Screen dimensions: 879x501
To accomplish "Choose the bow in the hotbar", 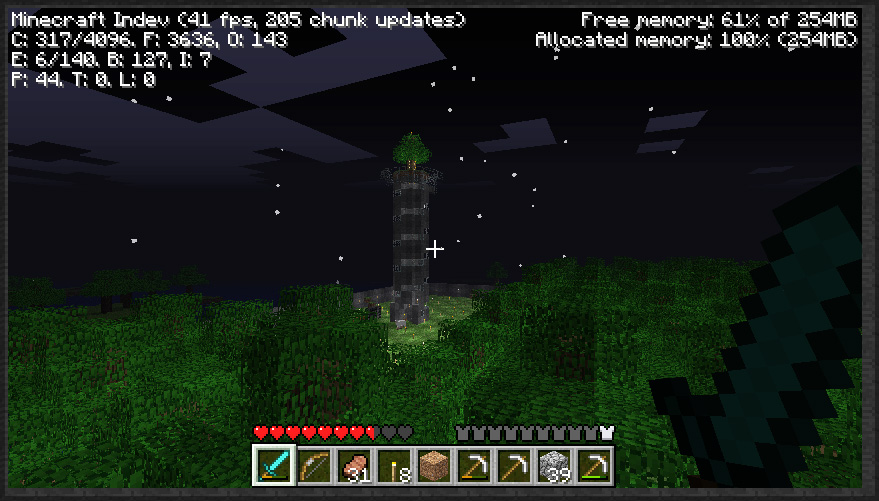I will click(312, 464).
